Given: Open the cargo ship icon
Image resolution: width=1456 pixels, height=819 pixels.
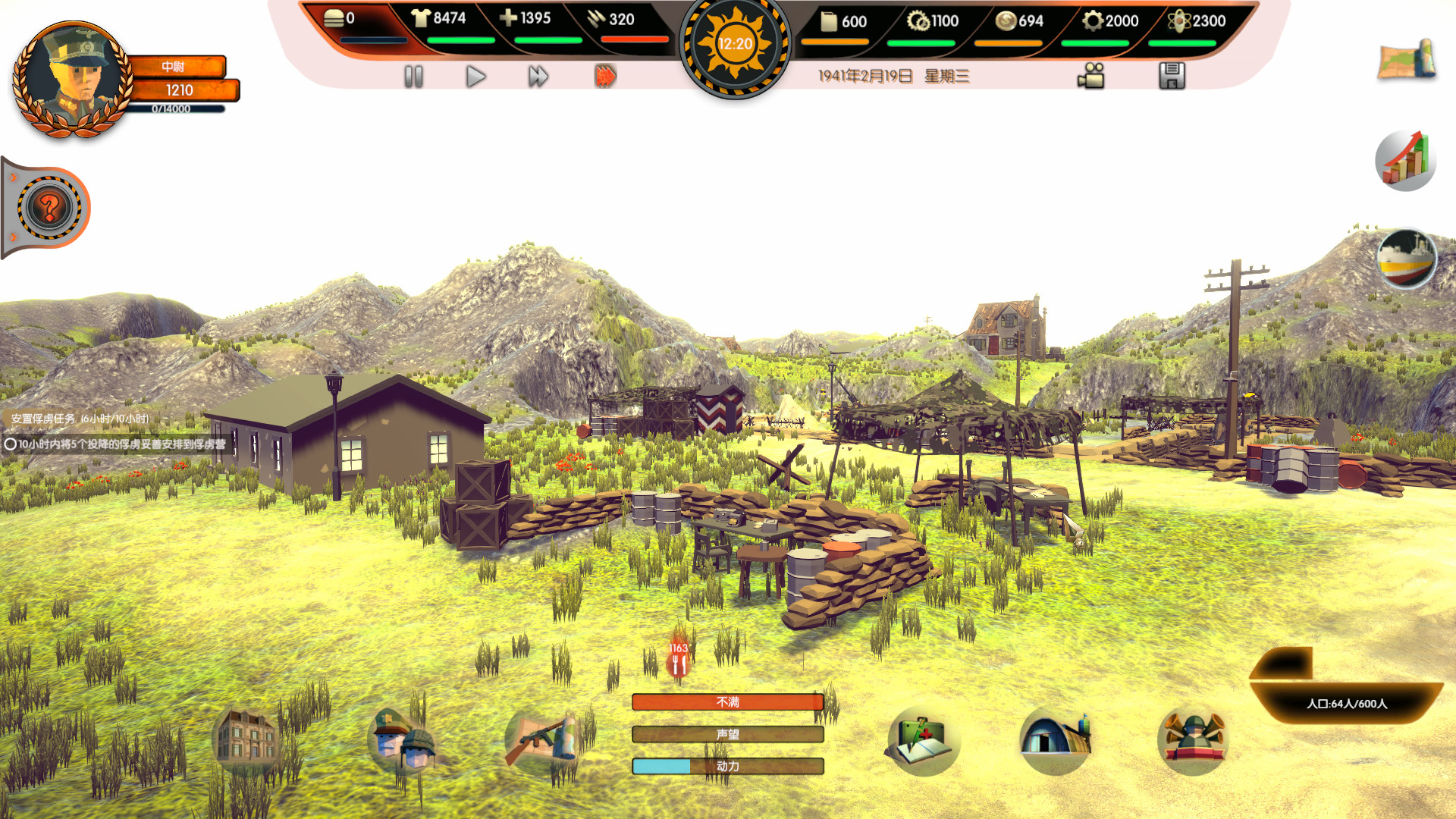Looking at the screenshot, I should coord(1407,259).
